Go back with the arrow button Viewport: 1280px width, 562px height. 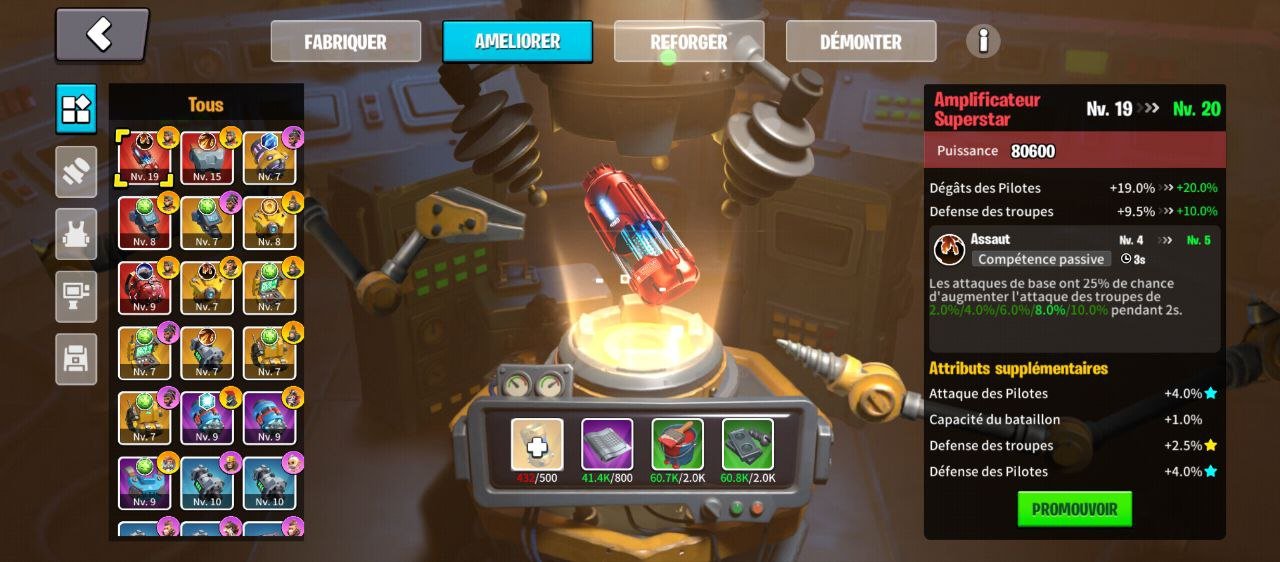pyautogui.click(x=101, y=35)
